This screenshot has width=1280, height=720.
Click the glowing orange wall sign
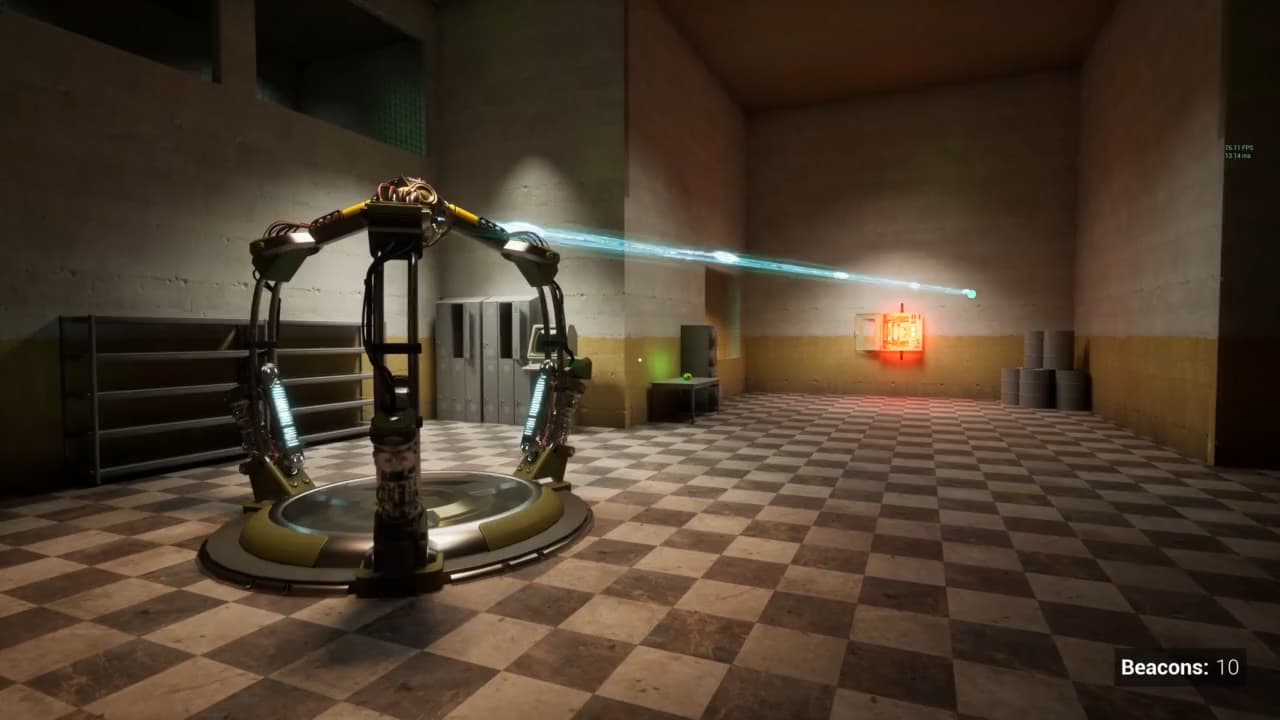[902, 330]
